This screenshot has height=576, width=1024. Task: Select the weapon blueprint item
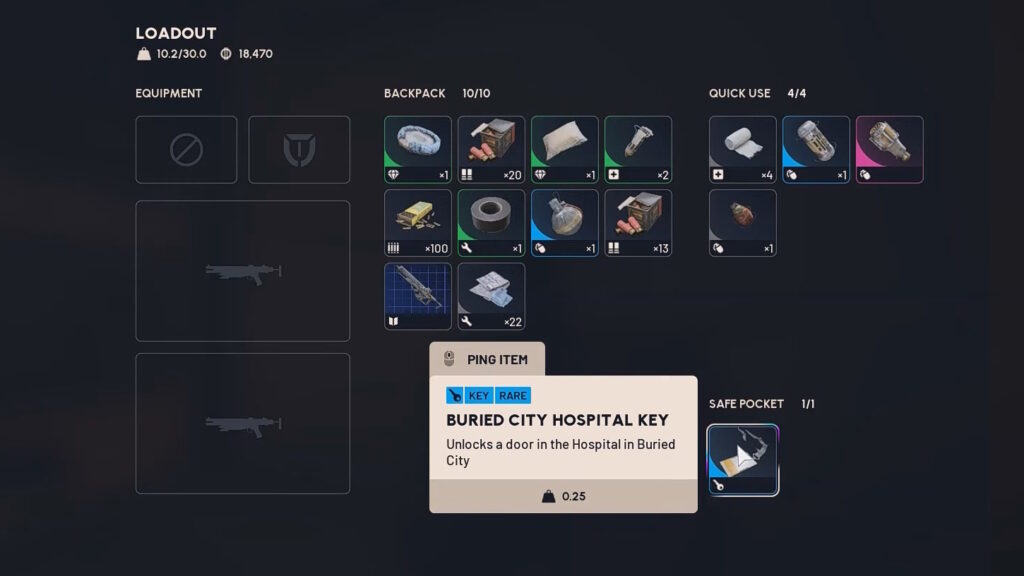tap(418, 296)
